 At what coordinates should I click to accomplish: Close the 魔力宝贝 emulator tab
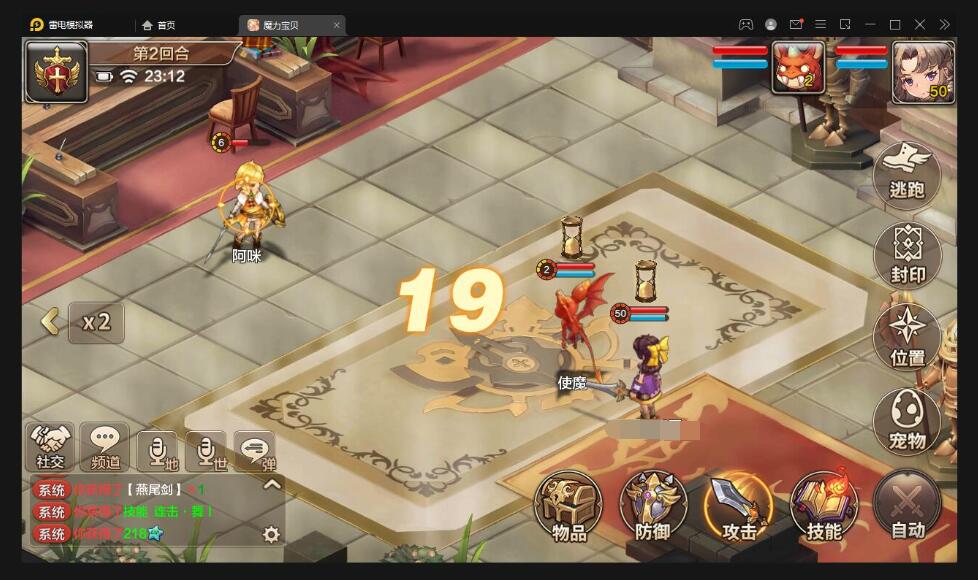(336, 25)
